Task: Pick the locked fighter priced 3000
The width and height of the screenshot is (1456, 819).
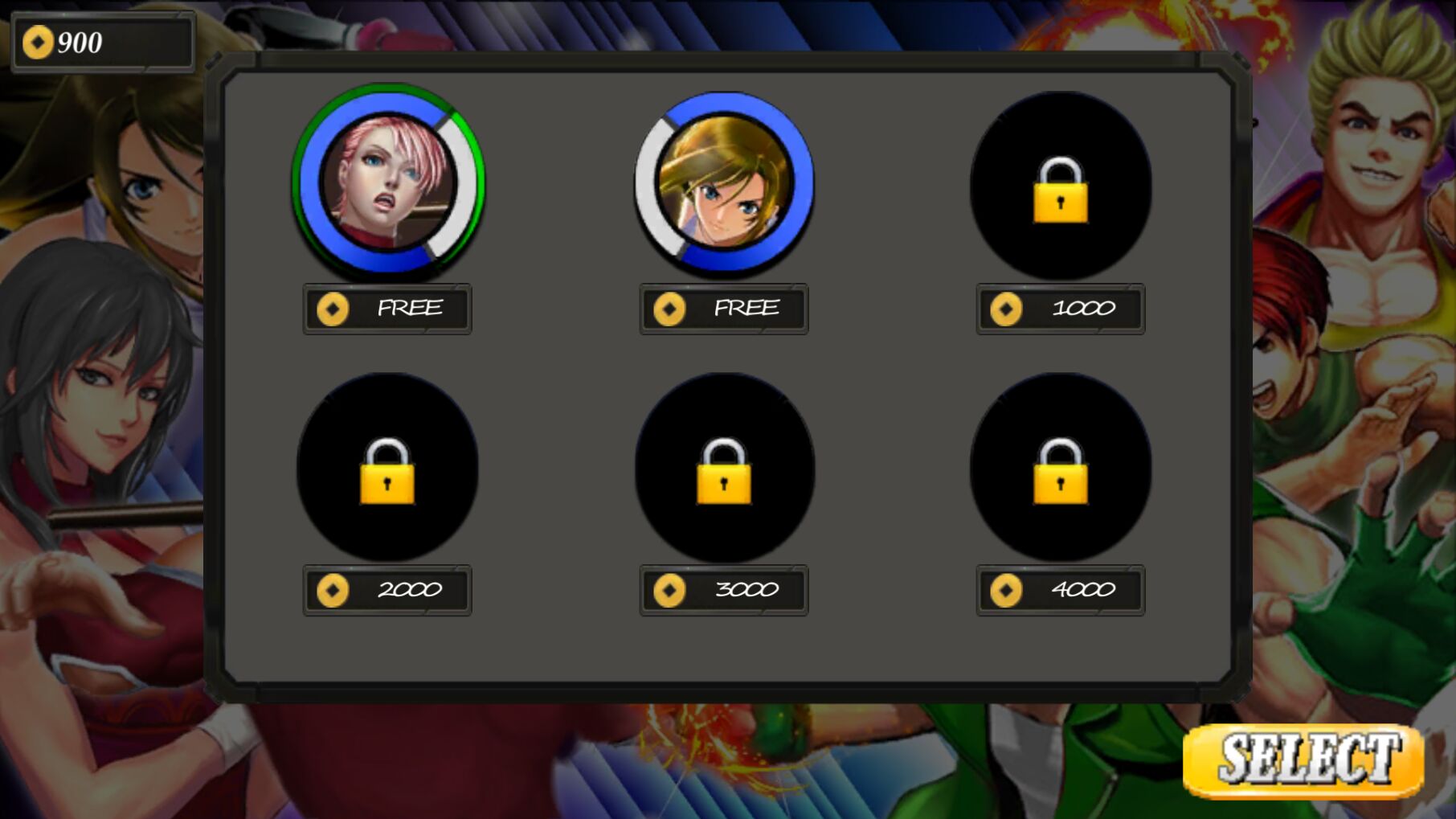Action: pyautogui.click(x=724, y=468)
